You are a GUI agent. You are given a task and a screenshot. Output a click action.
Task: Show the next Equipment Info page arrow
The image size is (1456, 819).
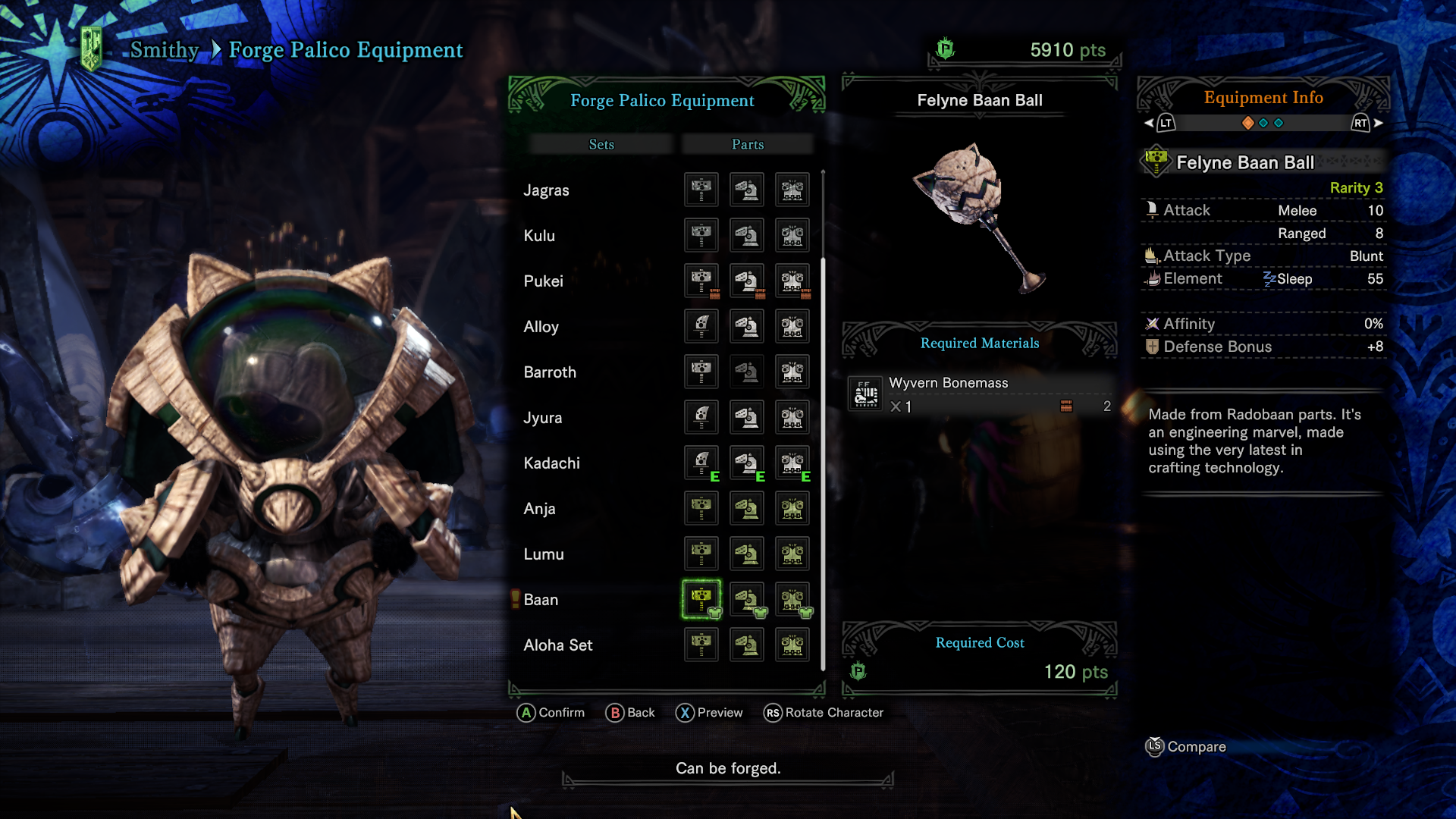[1378, 123]
